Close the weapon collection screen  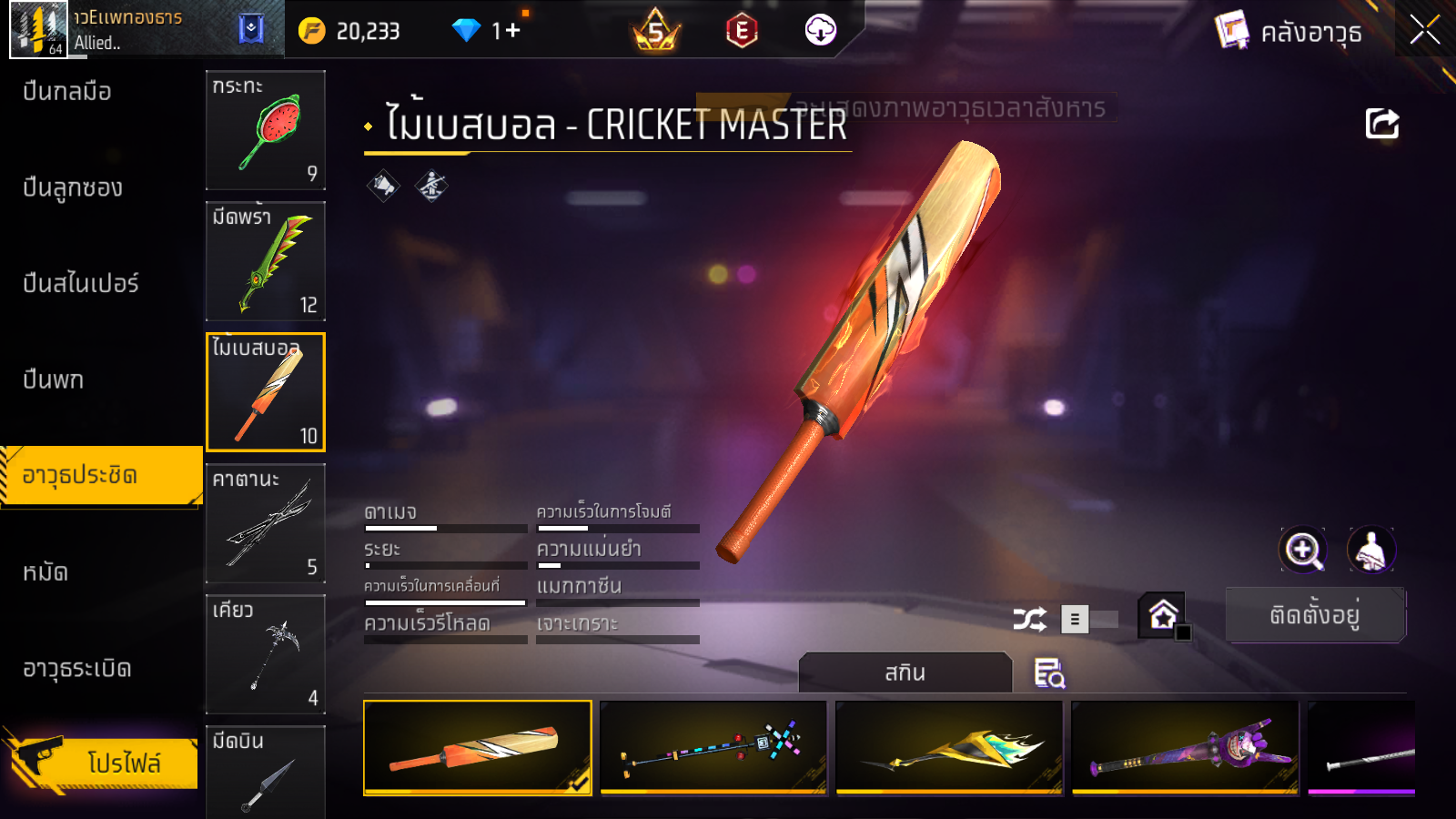point(1424,31)
